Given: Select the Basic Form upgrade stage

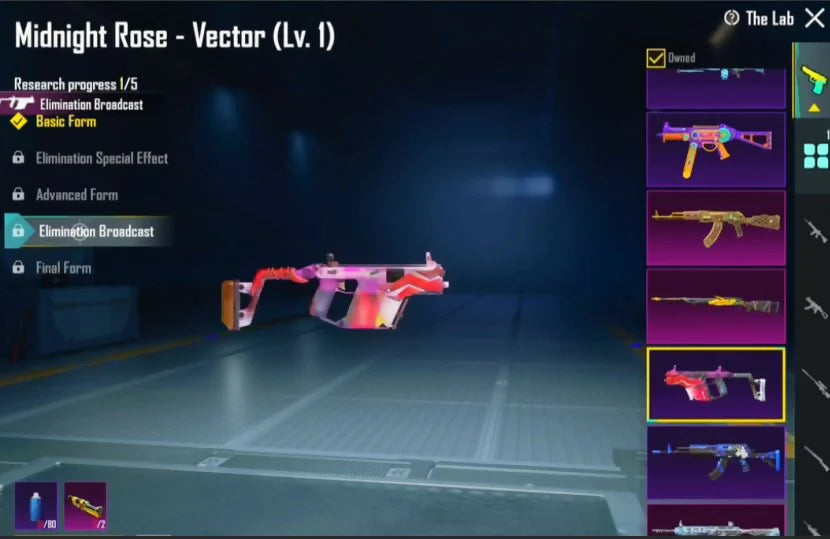Looking at the screenshot, I should (66, 121).
